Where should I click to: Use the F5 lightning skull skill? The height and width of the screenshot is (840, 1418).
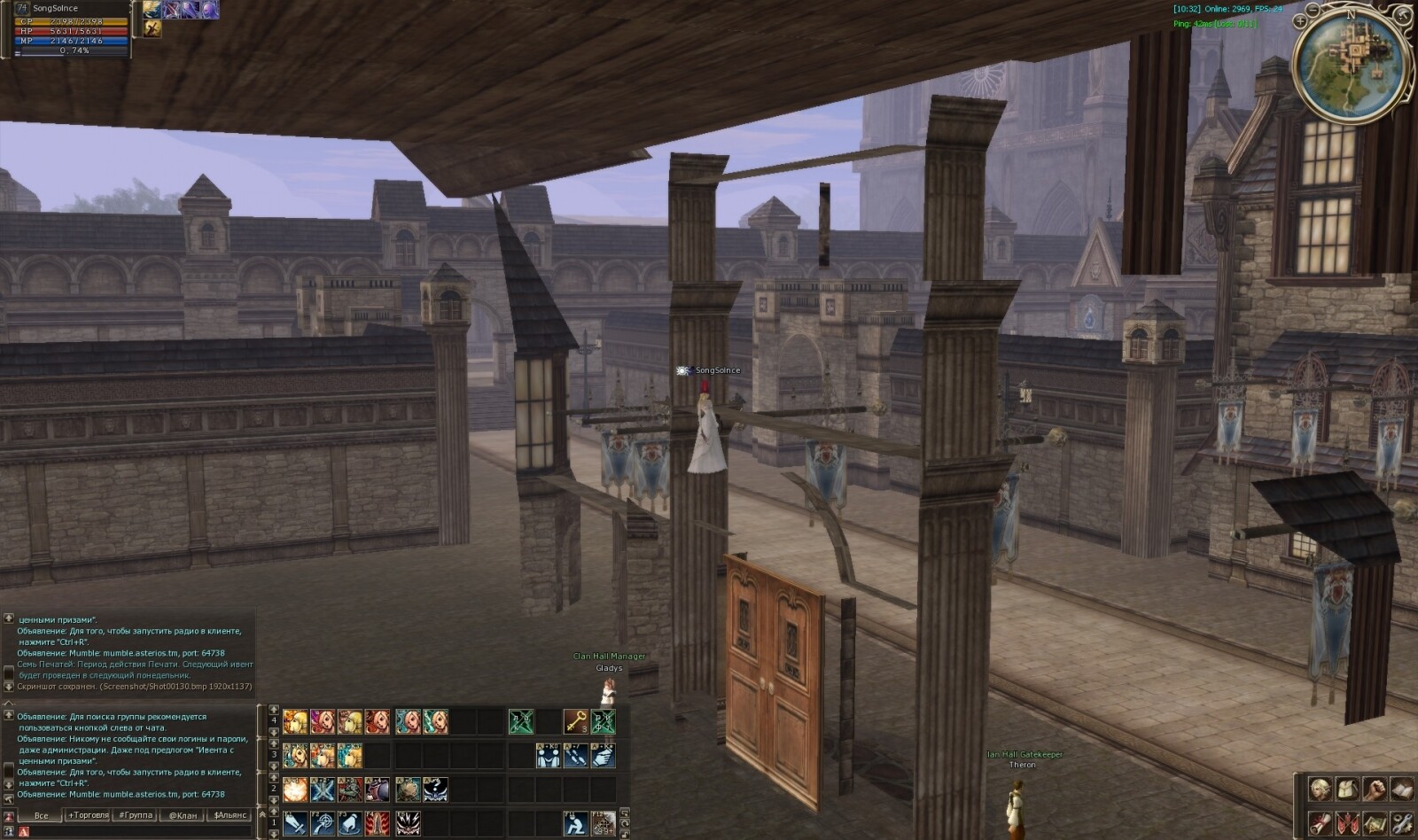click(408, 823)
